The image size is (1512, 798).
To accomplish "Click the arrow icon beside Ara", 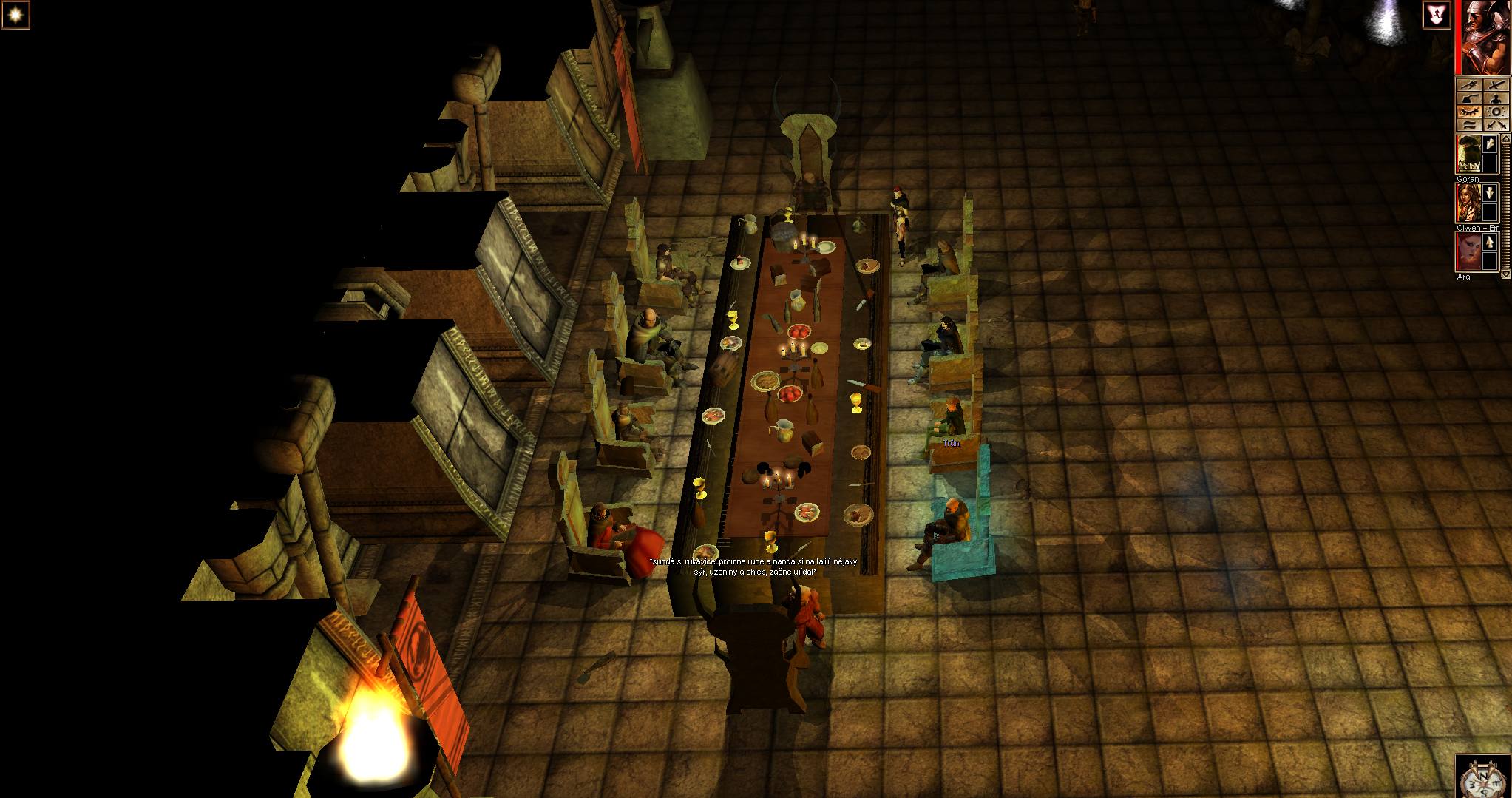I will (x=1490, y=243).
